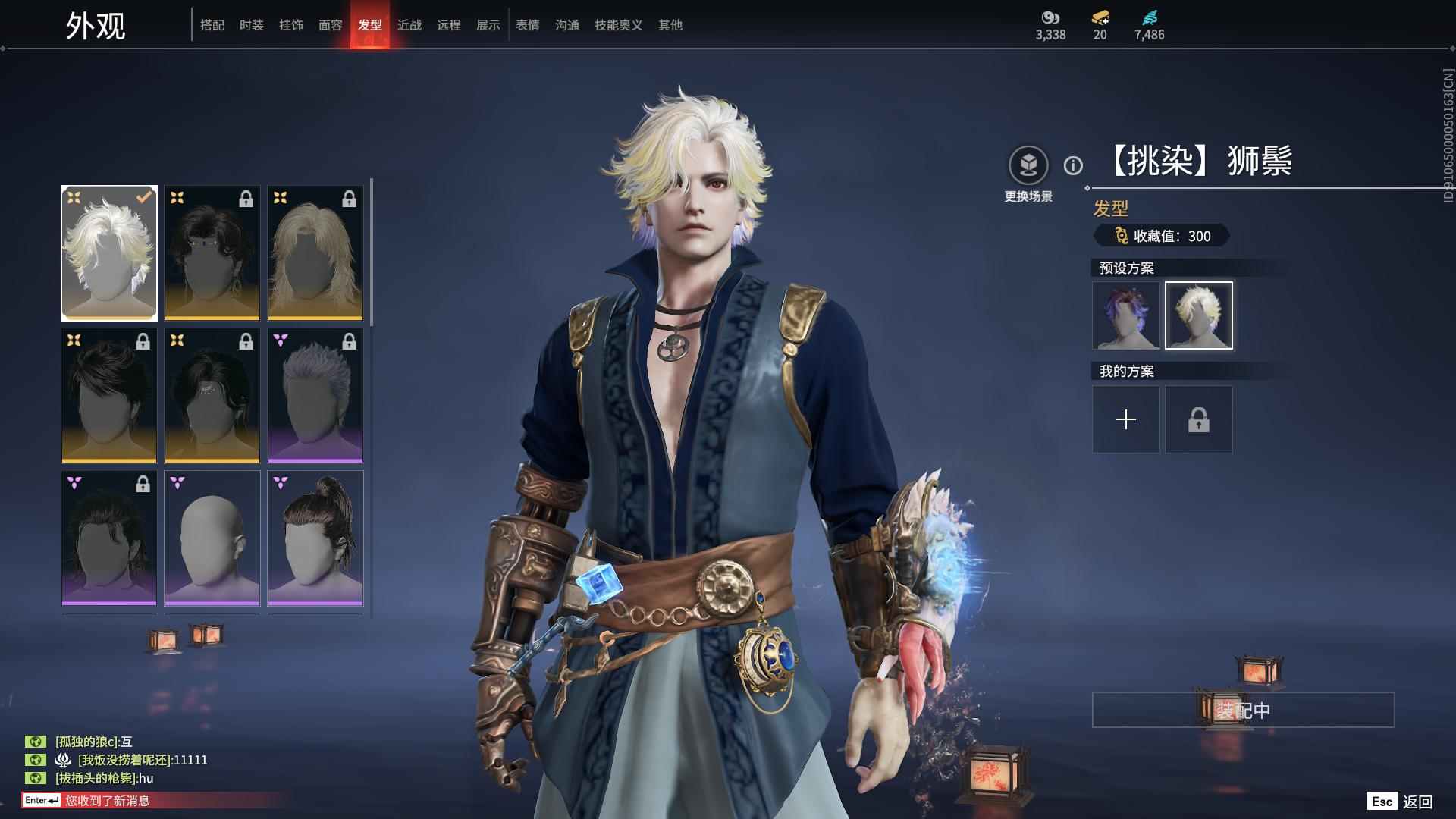This screenshot has height=819, width=1456.
Task: Switch to the 其他 tab
Action: coord(670,25)
